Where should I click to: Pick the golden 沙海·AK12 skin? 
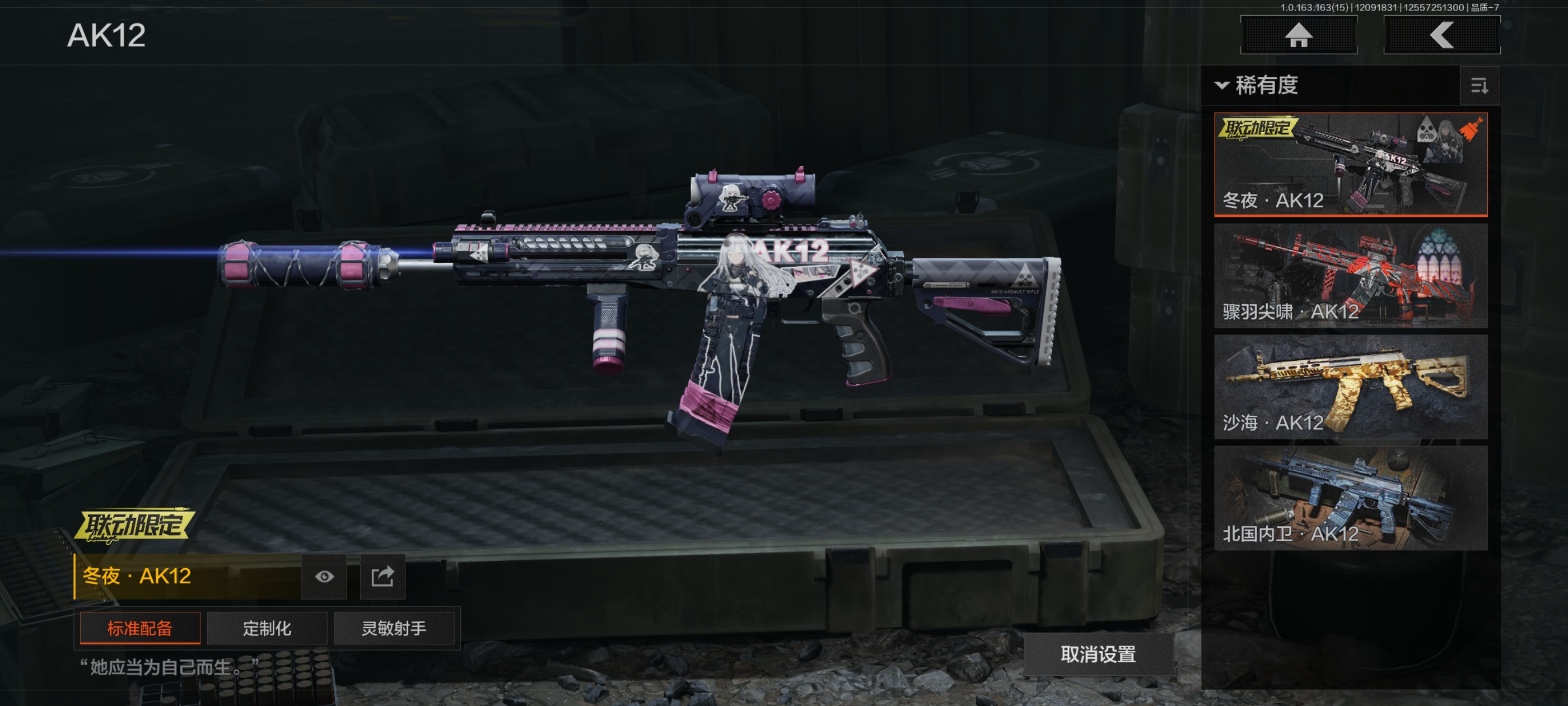tap(1350, 387)
